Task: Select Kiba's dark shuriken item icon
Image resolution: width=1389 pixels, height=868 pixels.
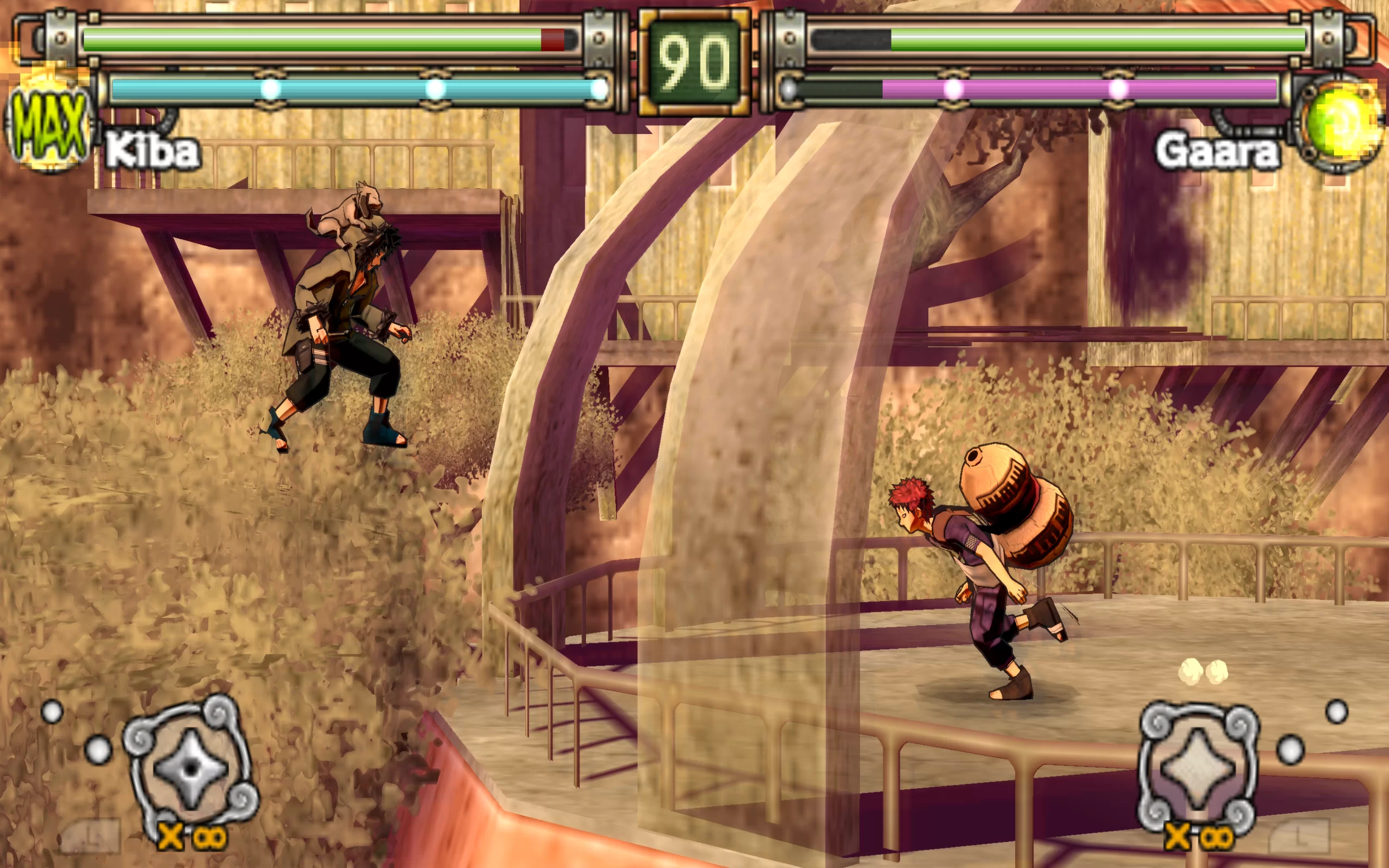Action: tap(190, 768)
